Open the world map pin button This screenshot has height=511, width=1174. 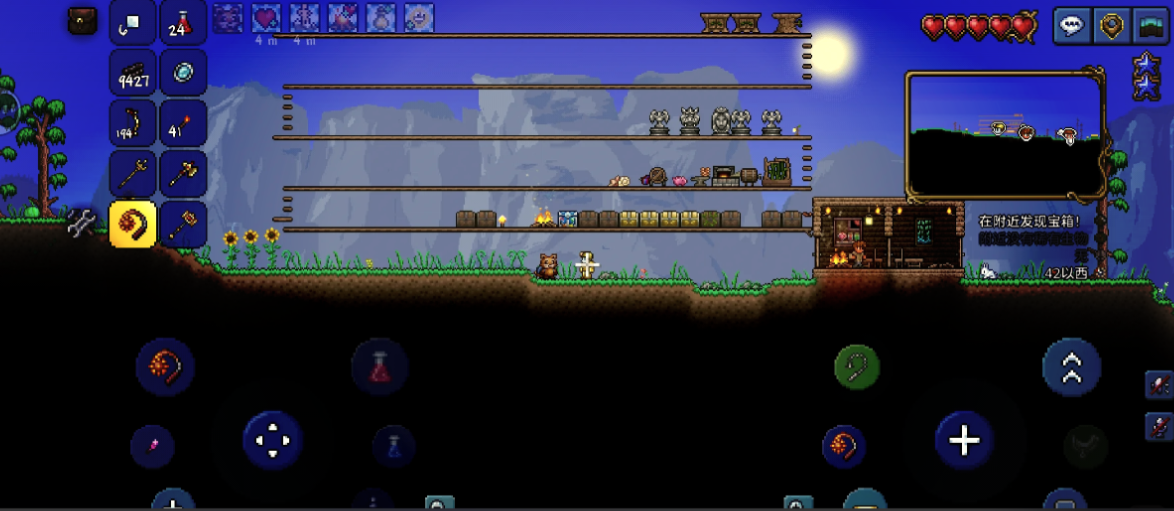1111,26
